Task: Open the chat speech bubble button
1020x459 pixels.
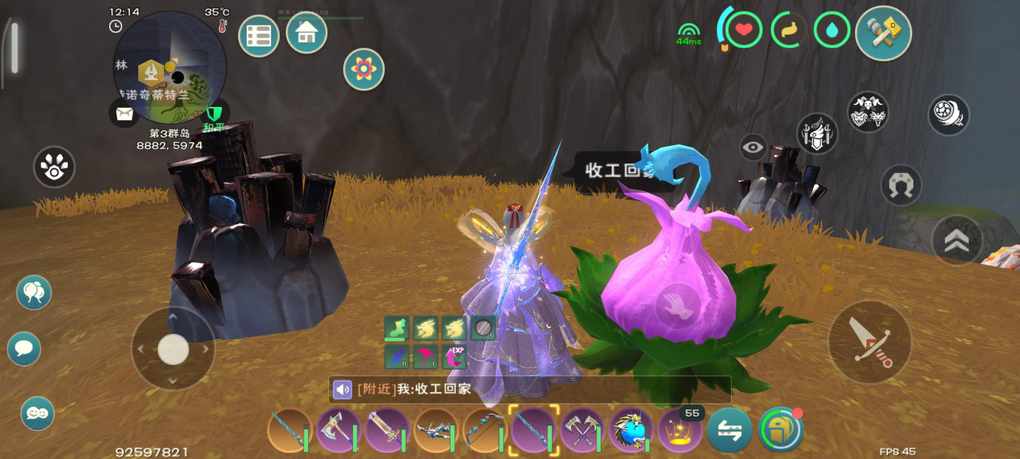Action: (24, 349)
